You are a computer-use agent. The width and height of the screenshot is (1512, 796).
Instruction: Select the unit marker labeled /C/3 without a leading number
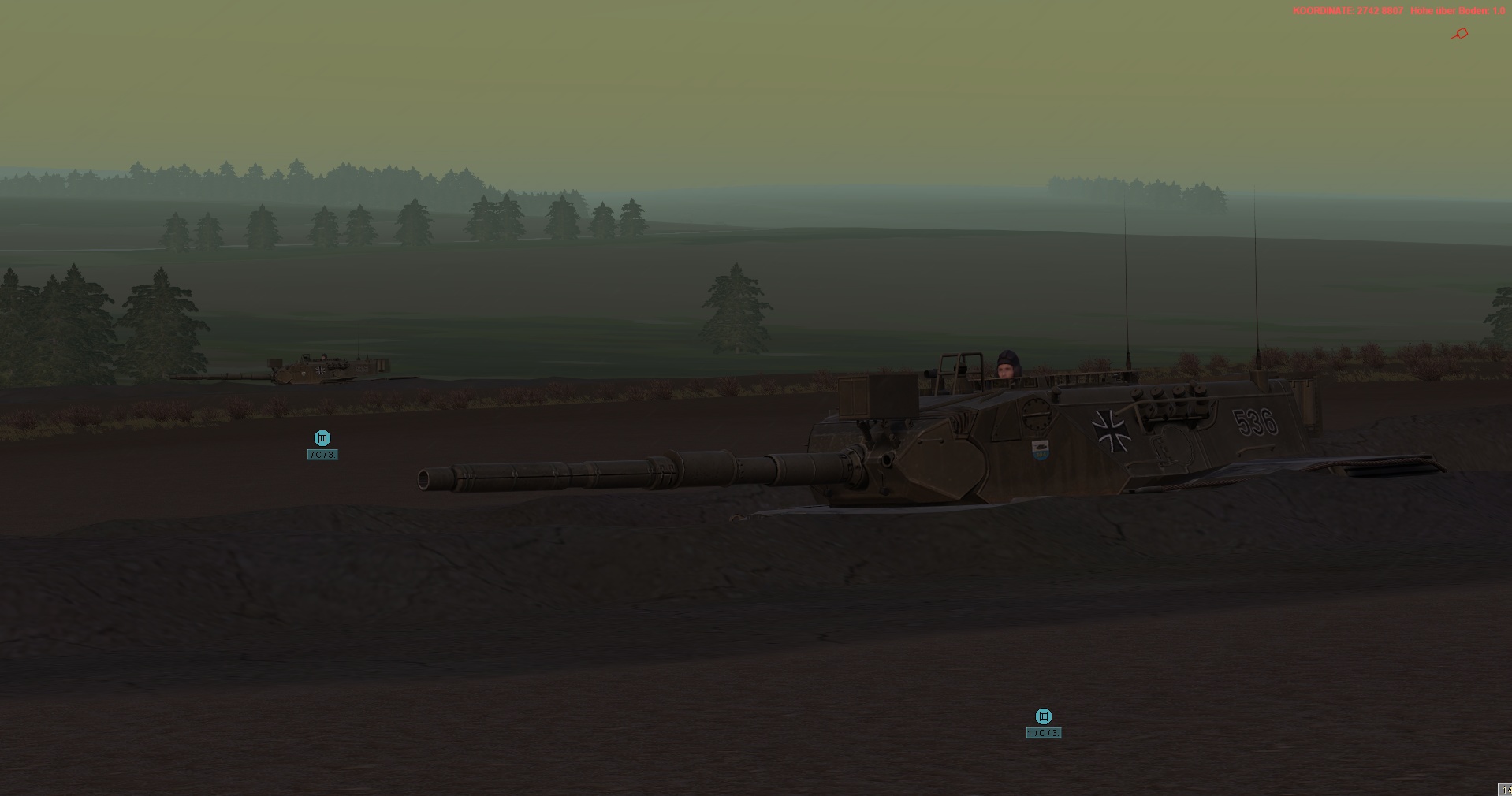[x=322, y=438]
